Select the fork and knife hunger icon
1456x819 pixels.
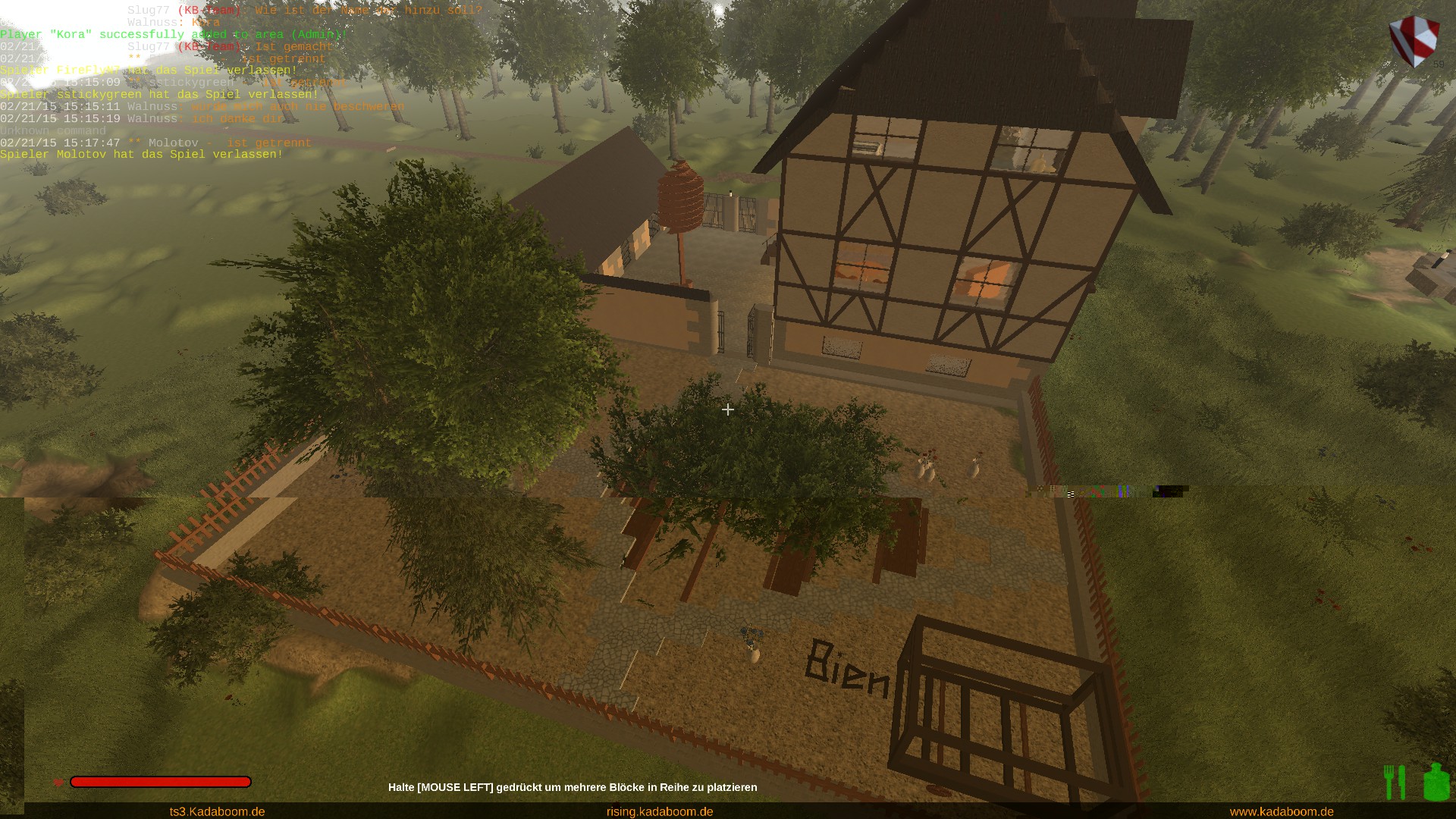(1395, 783)
